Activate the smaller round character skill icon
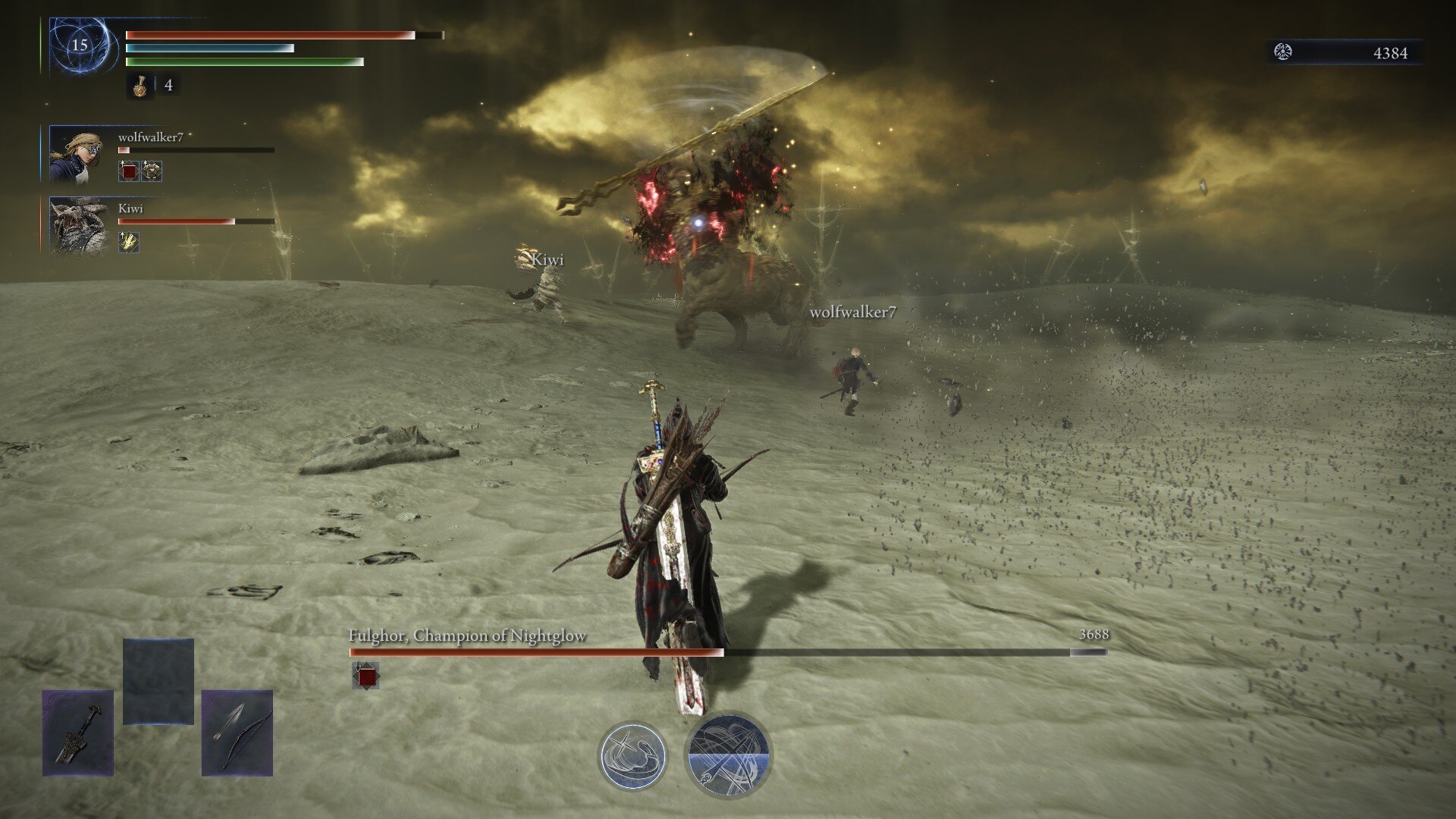The image size is (1456, 819). pyautogui.click(x=632, y=756)
